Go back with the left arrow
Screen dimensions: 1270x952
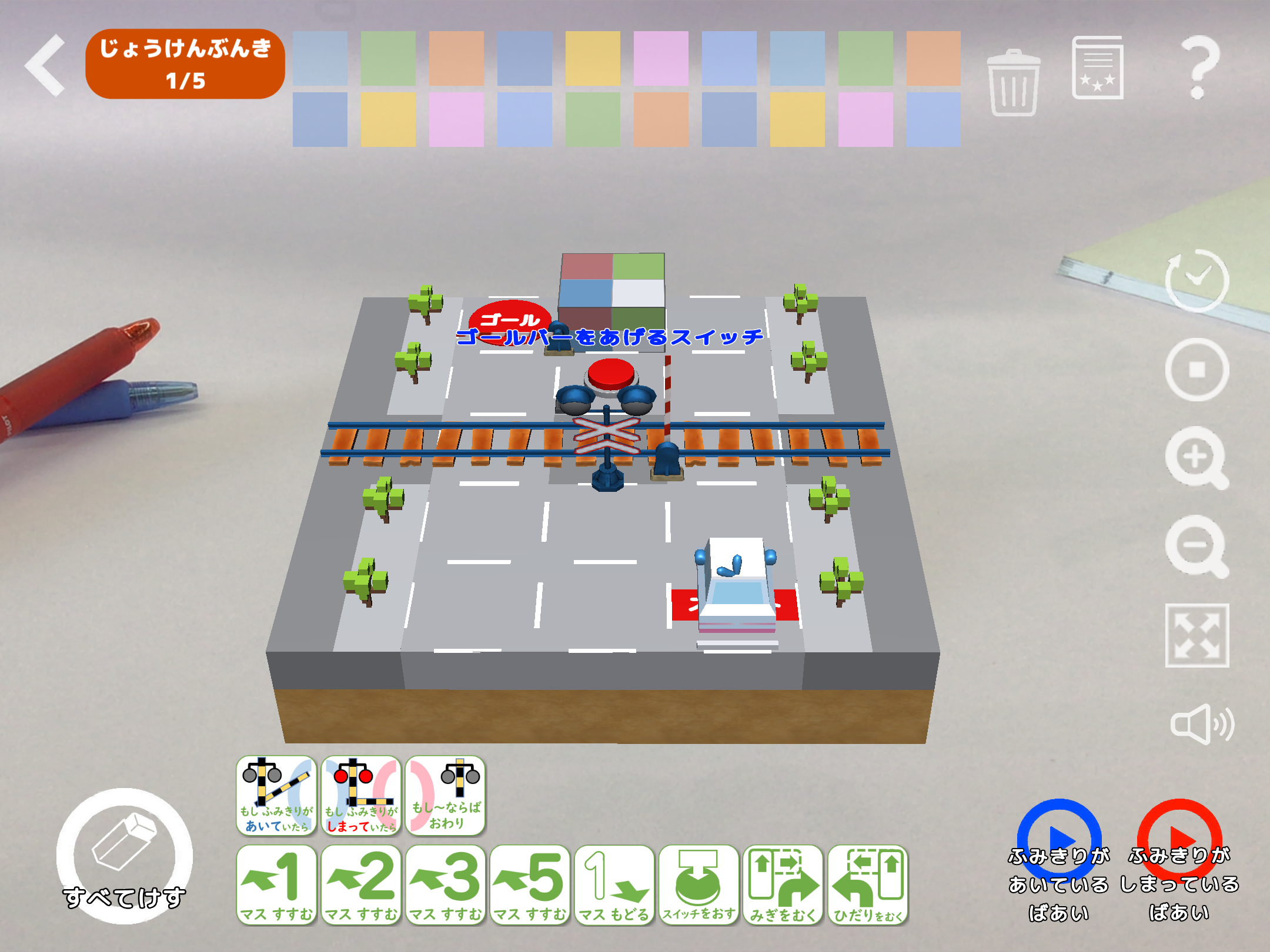click(x=46, y=65)
